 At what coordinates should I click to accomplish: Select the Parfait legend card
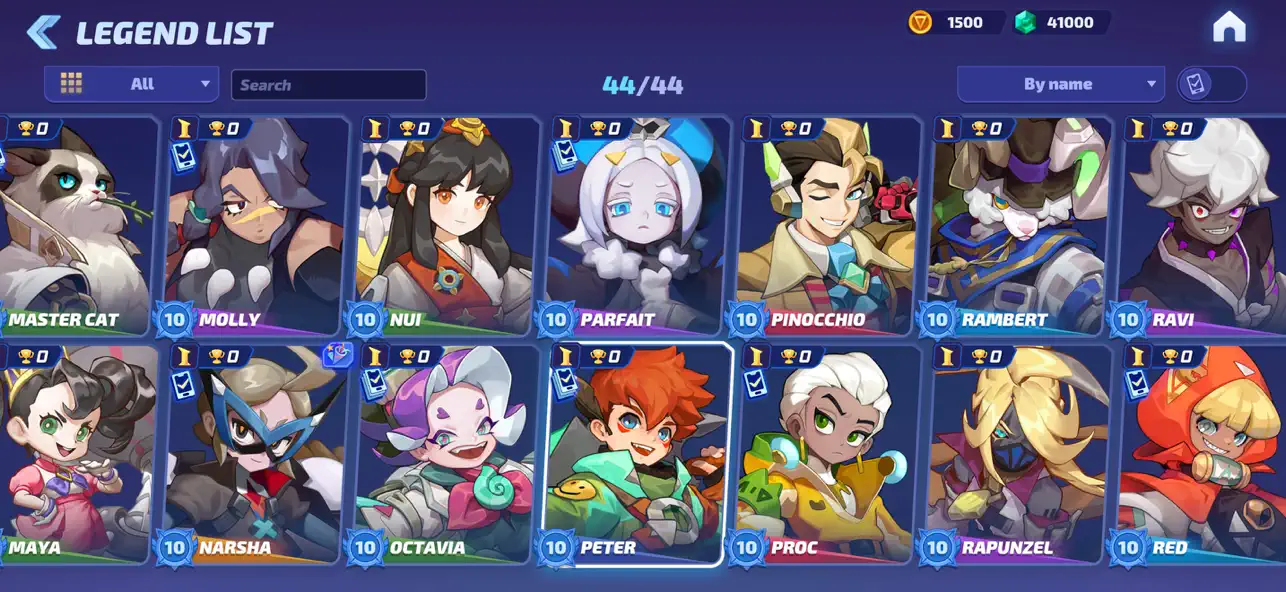[x=636, y=225]
